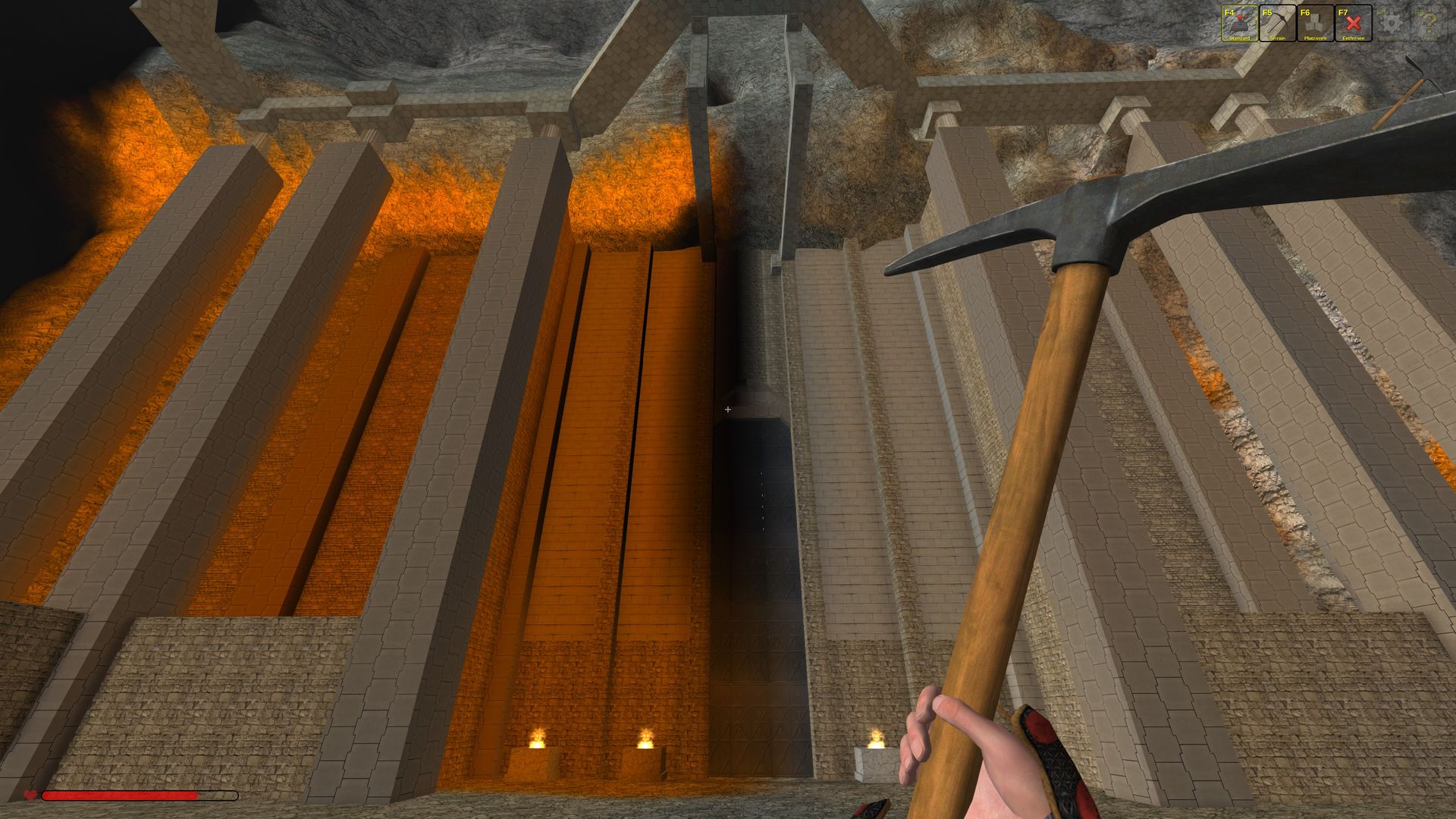This screenshot has height=819, width=1456.
Task: Open the gear settings button
Action: pyautogui.click(x=1391, y=24)
